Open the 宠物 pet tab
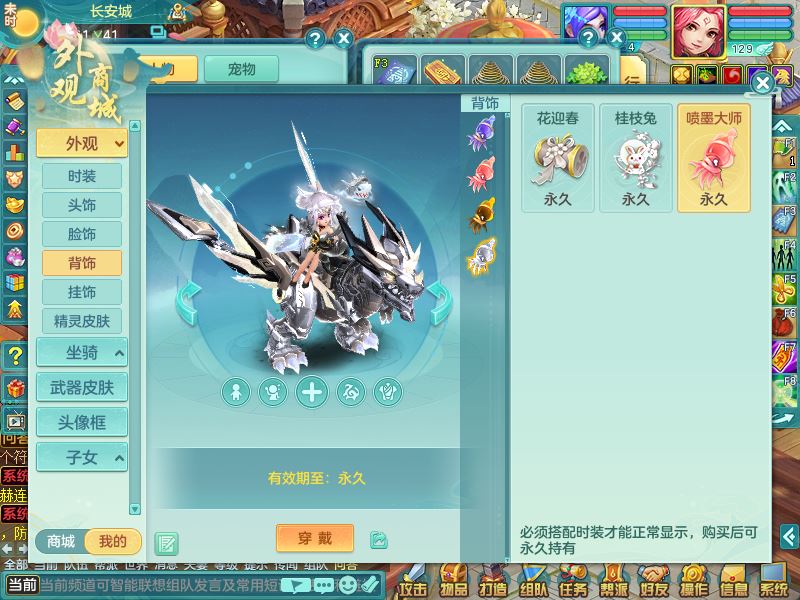800x600 pixels. click(241, 69)
